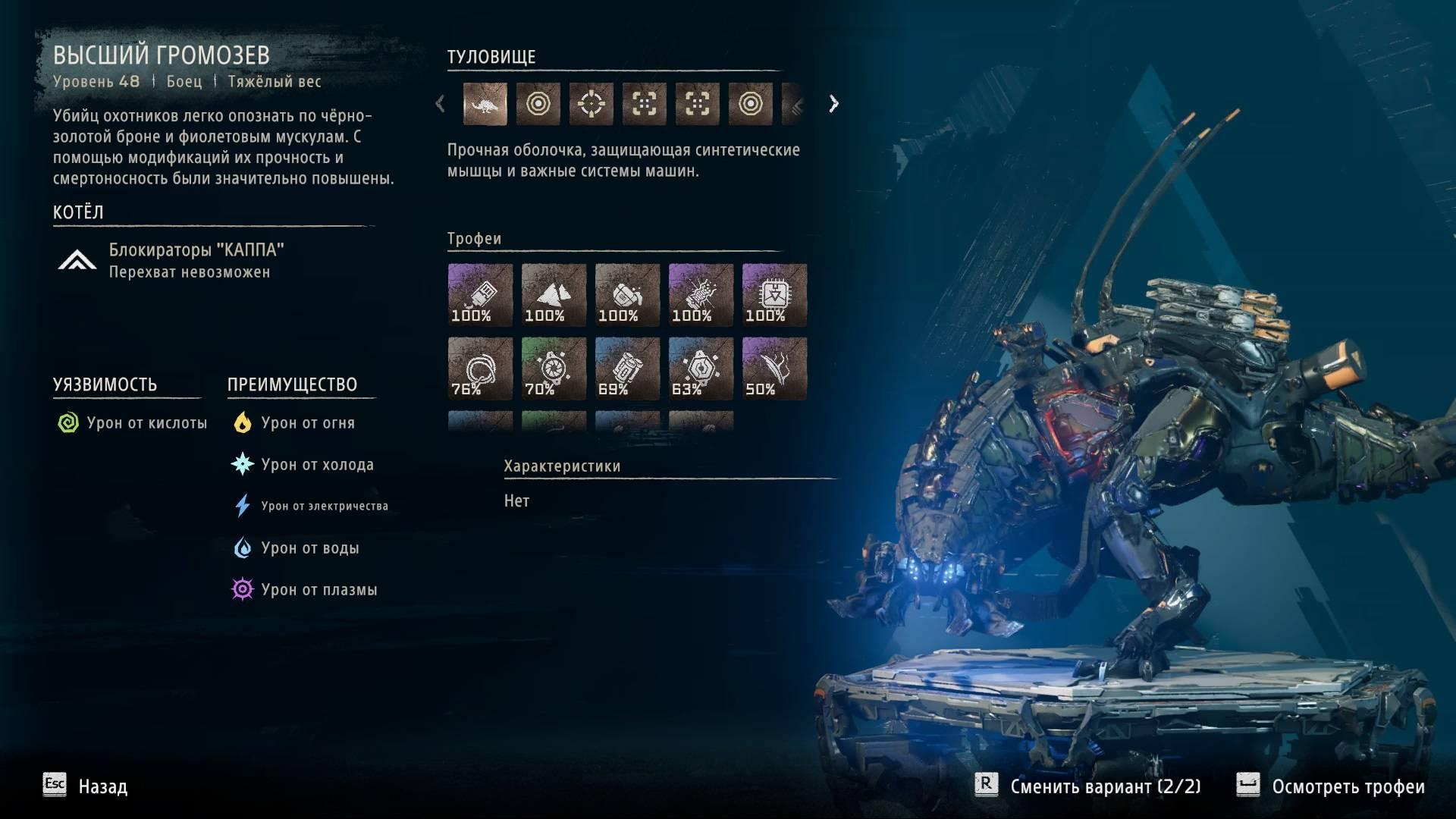This screenshot has height=819, width=1456.
Task: Show next body components with right arrow
Action: pyautogui.click(x=833, y=104)
